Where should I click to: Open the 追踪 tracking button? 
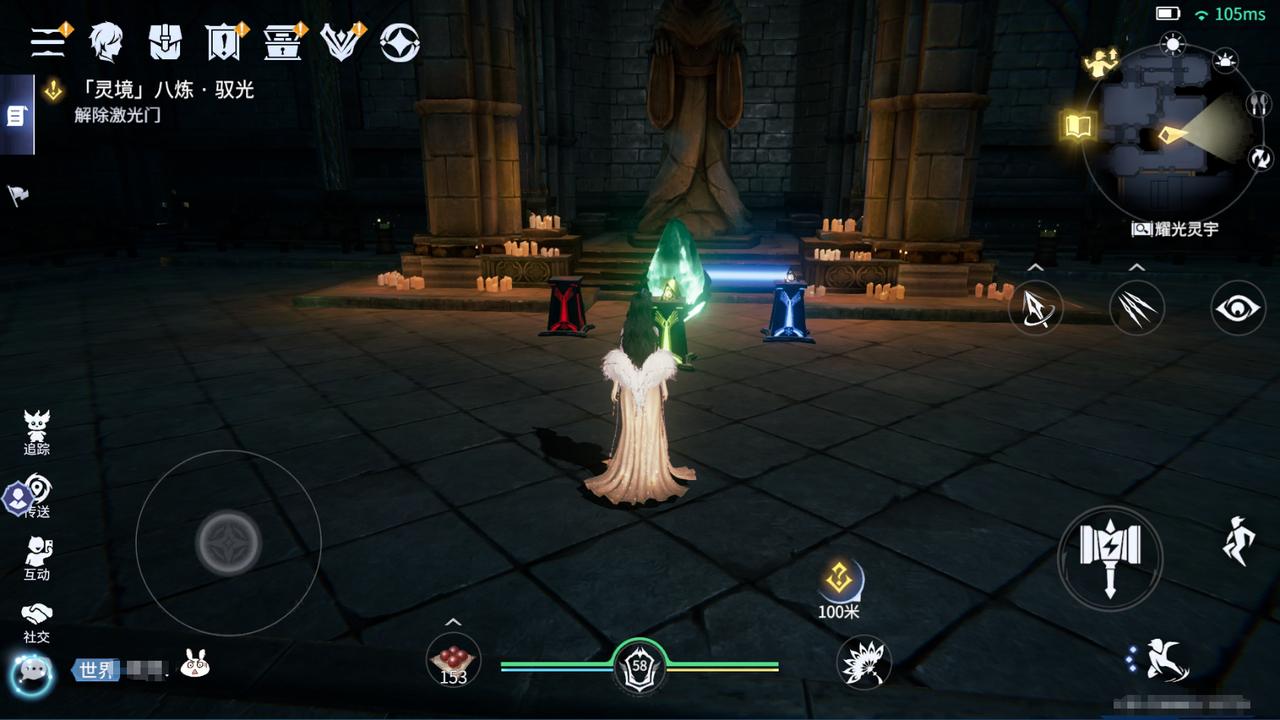click(x=37, y=433)
